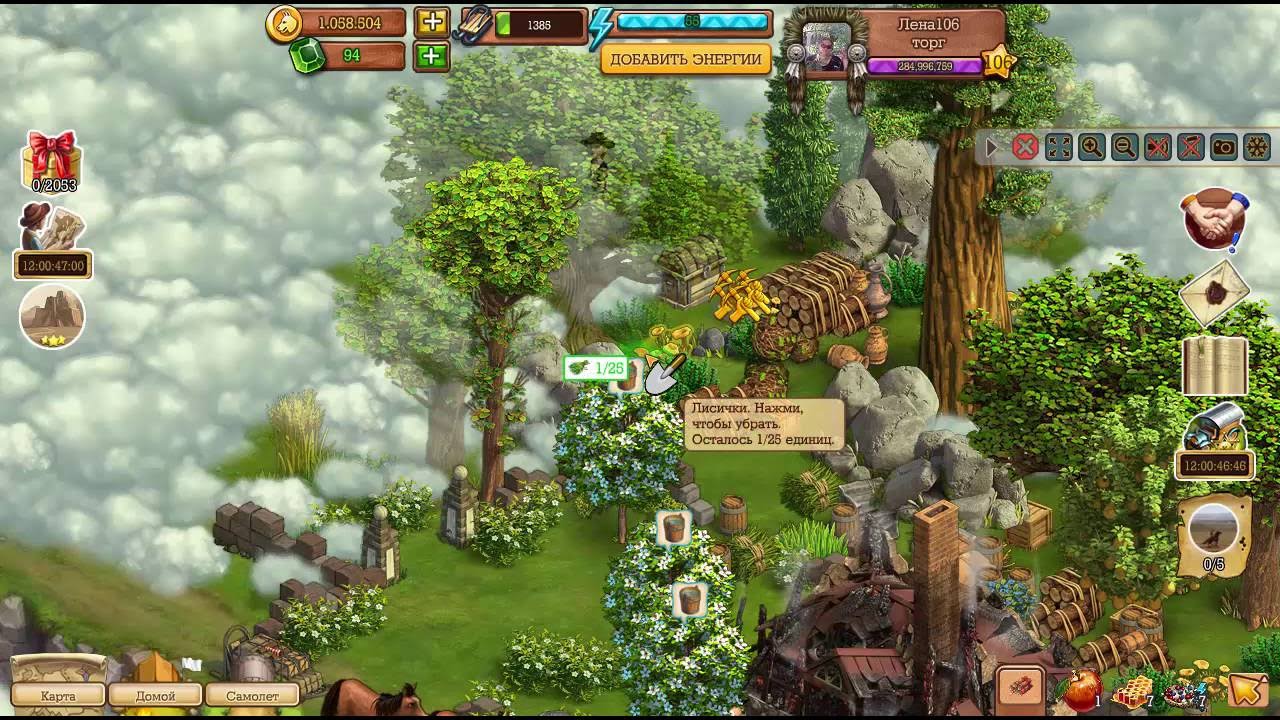Zoom out with the magnifier minus icon
This screenshot has height=720, width=1280.
tap(1124, 148)
